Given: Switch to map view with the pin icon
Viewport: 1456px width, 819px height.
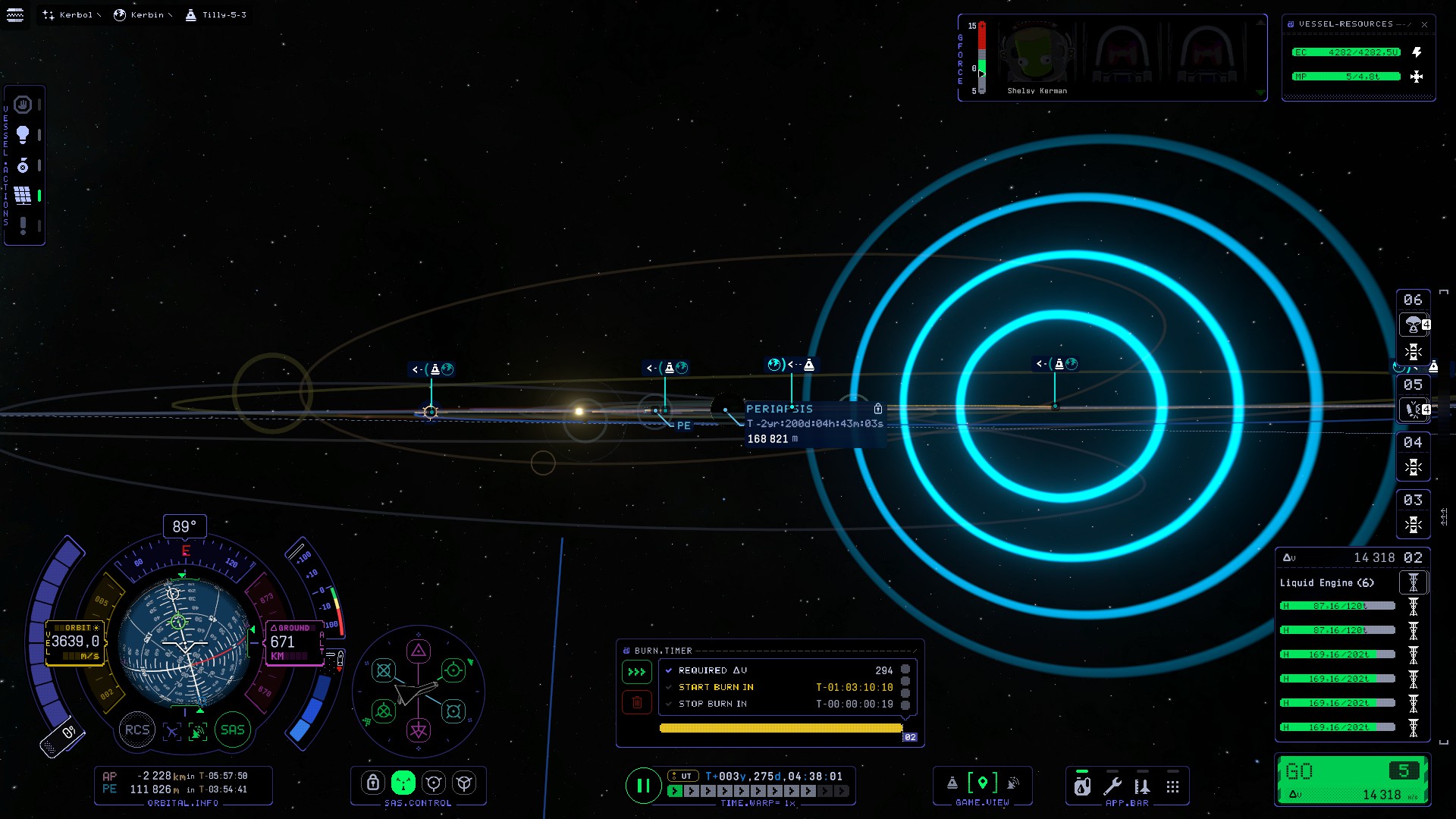Looking at the screenshot, I should 983,783.
